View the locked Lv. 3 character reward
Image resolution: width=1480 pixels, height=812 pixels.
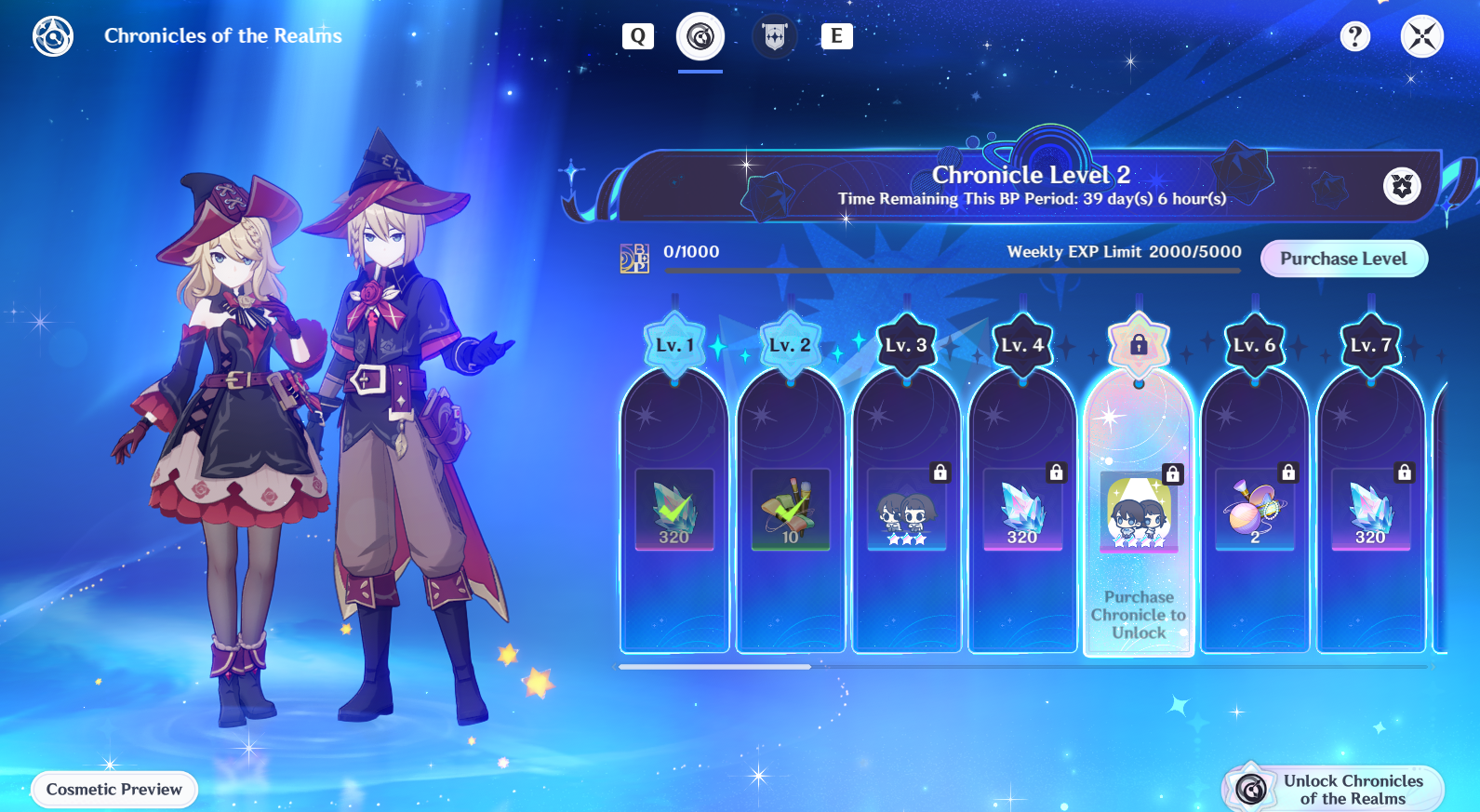click(907, 510)
